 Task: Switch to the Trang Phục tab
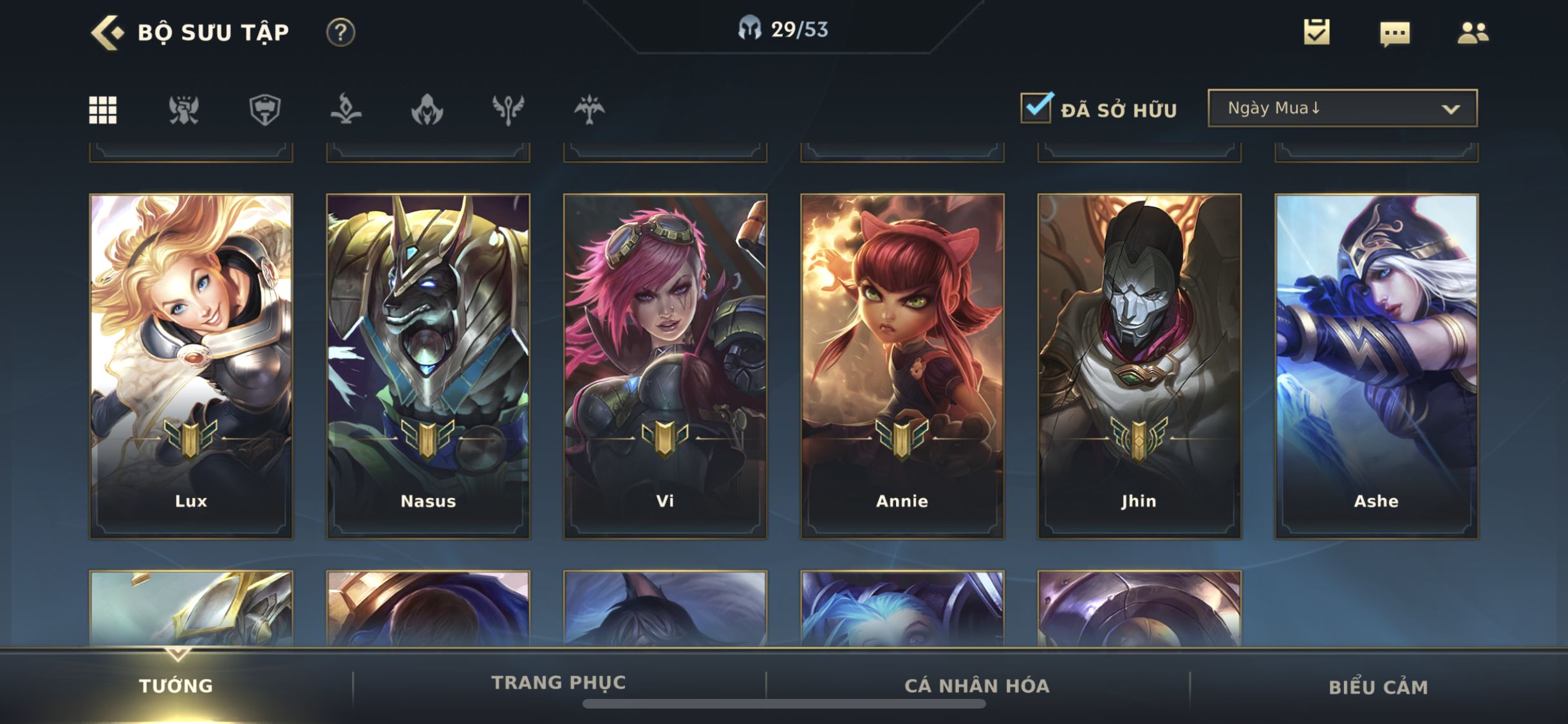point(559,683)
